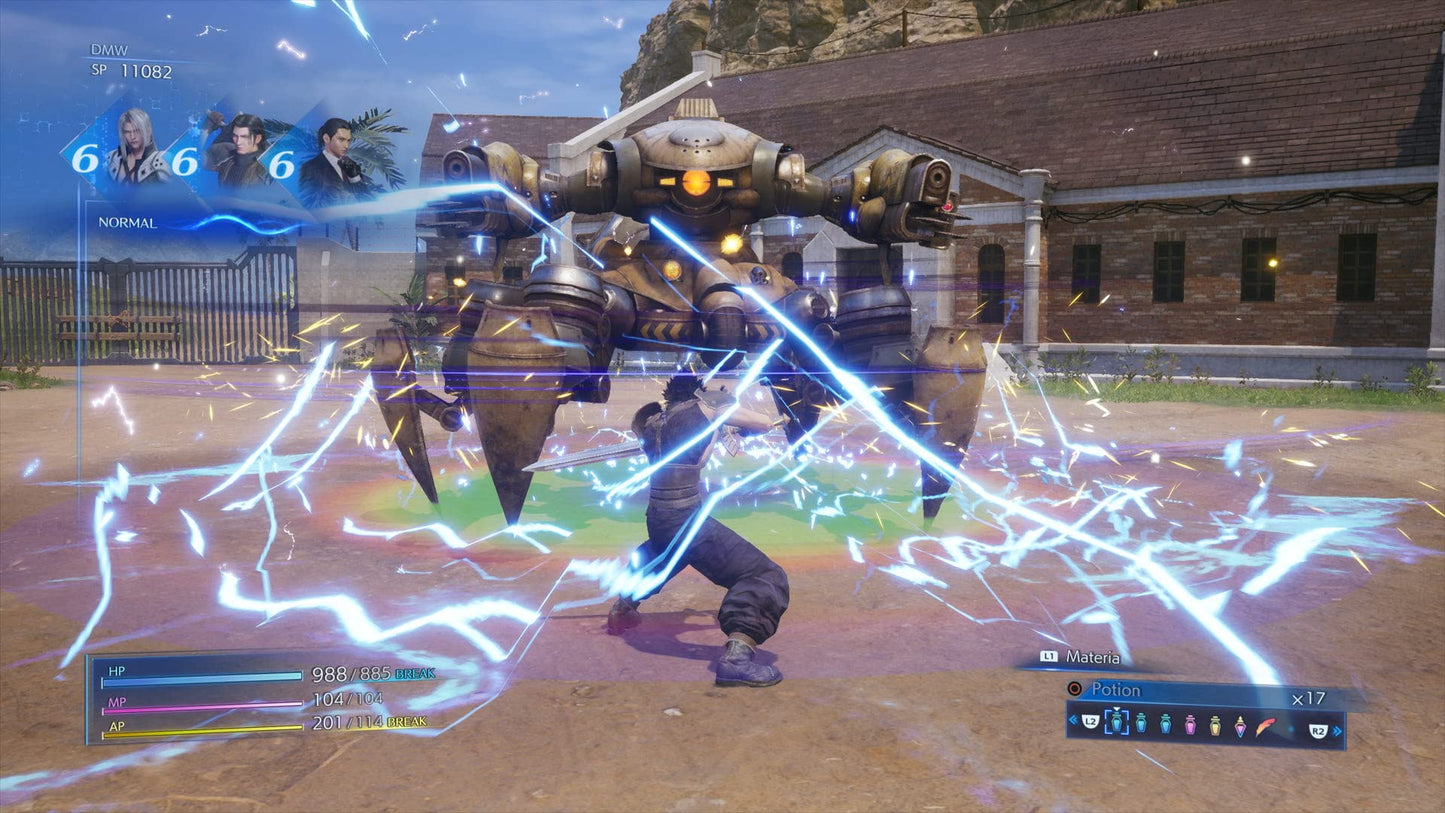Switch to the Materia command set
The image size is (1445, 813).
1092,657
